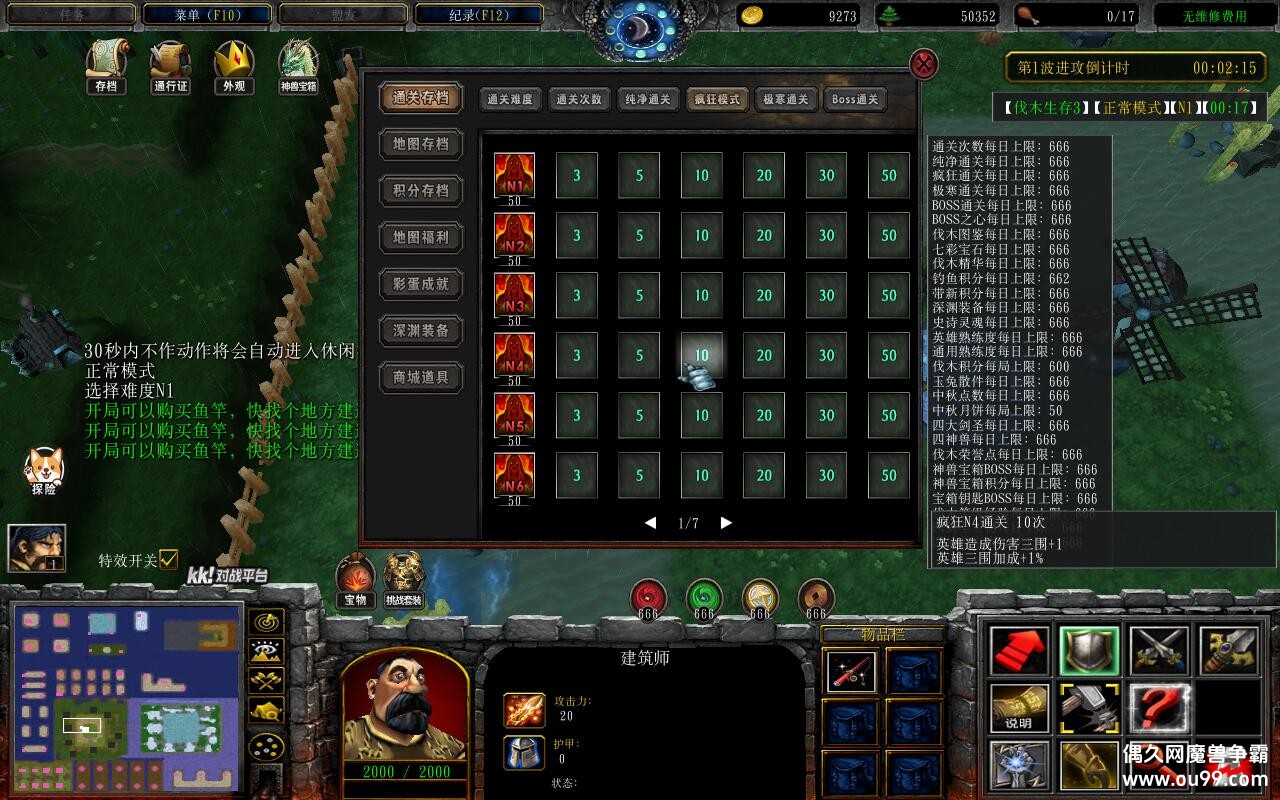This screenshot has width=1280, height=800.
Task: Choose the 极寒通关 top tab
Action: [785, 99]
